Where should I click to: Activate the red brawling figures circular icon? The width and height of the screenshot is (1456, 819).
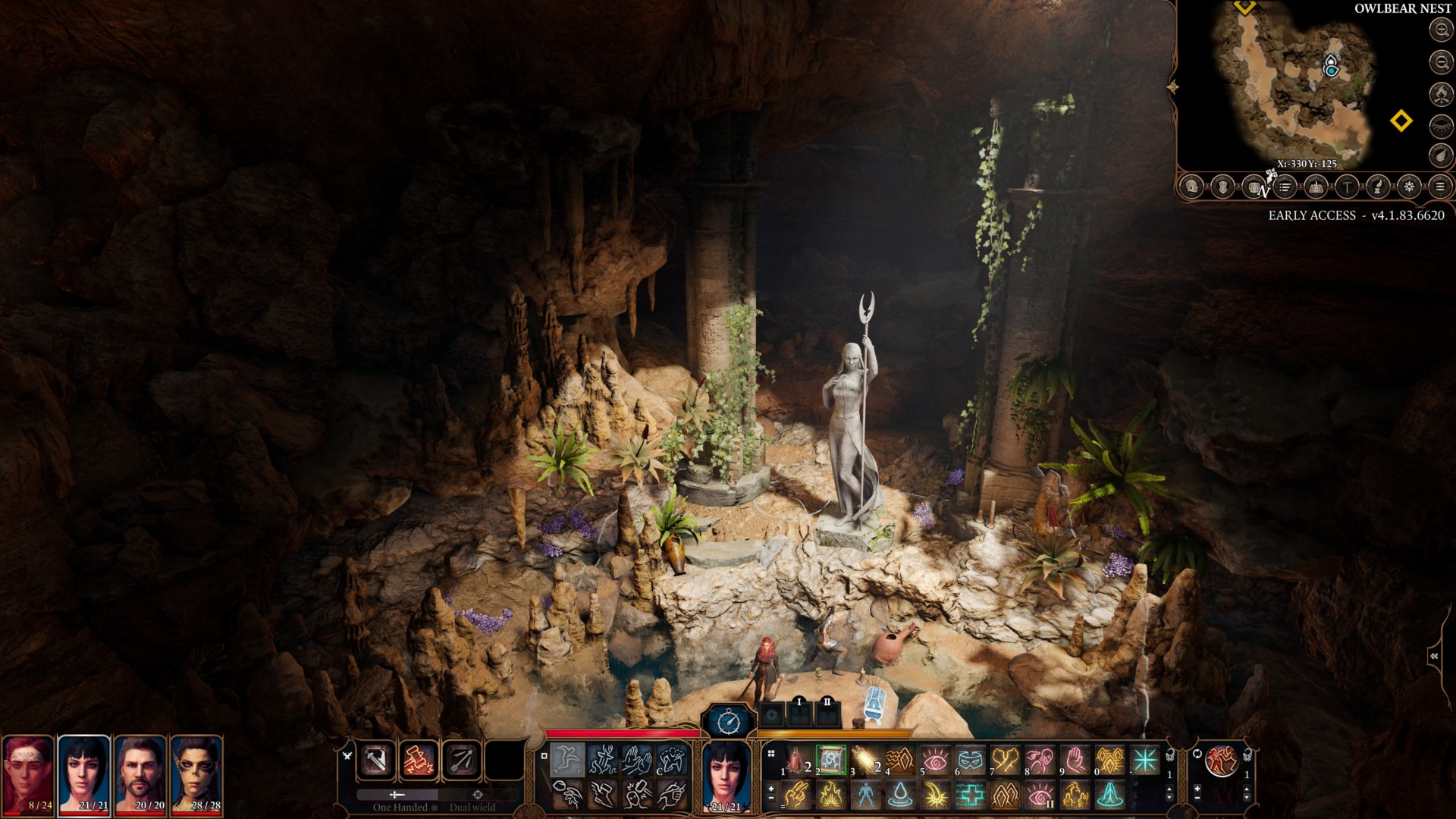tap(1221, 760)
